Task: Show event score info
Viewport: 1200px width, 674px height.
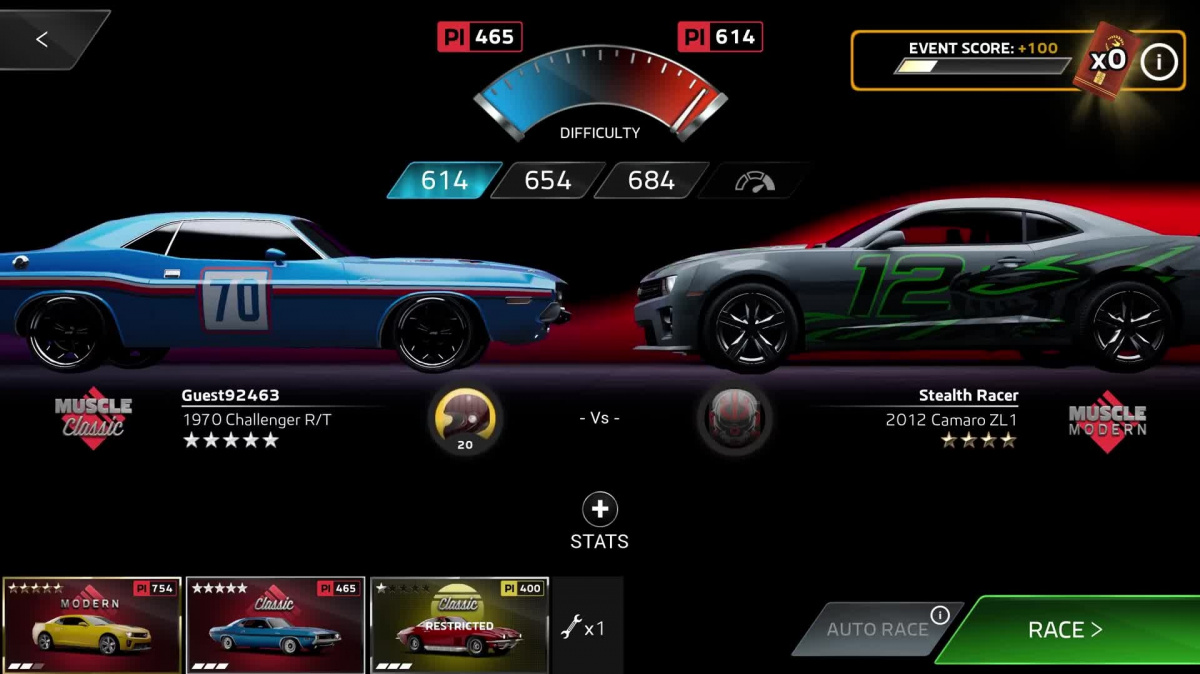Action: (x=1159, y=62)
